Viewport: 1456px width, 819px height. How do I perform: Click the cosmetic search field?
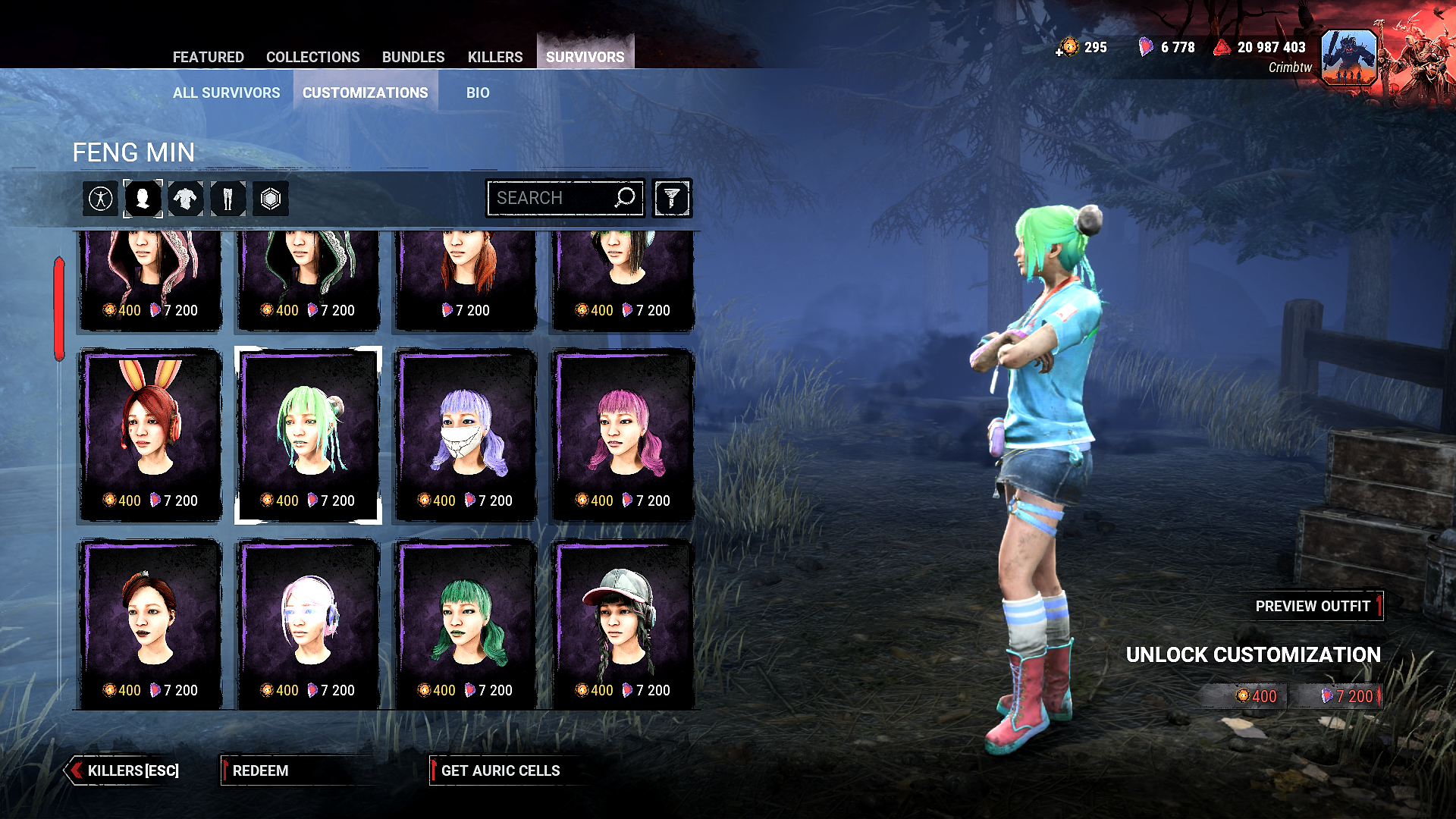pos(554,198)
